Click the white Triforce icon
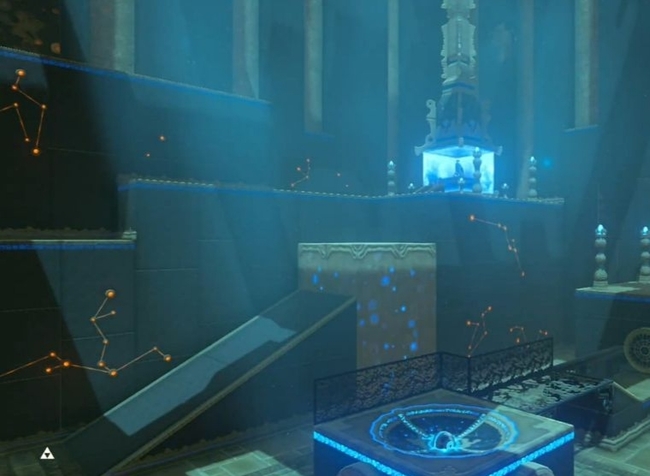Screen dimensions: 650x476 45,455
